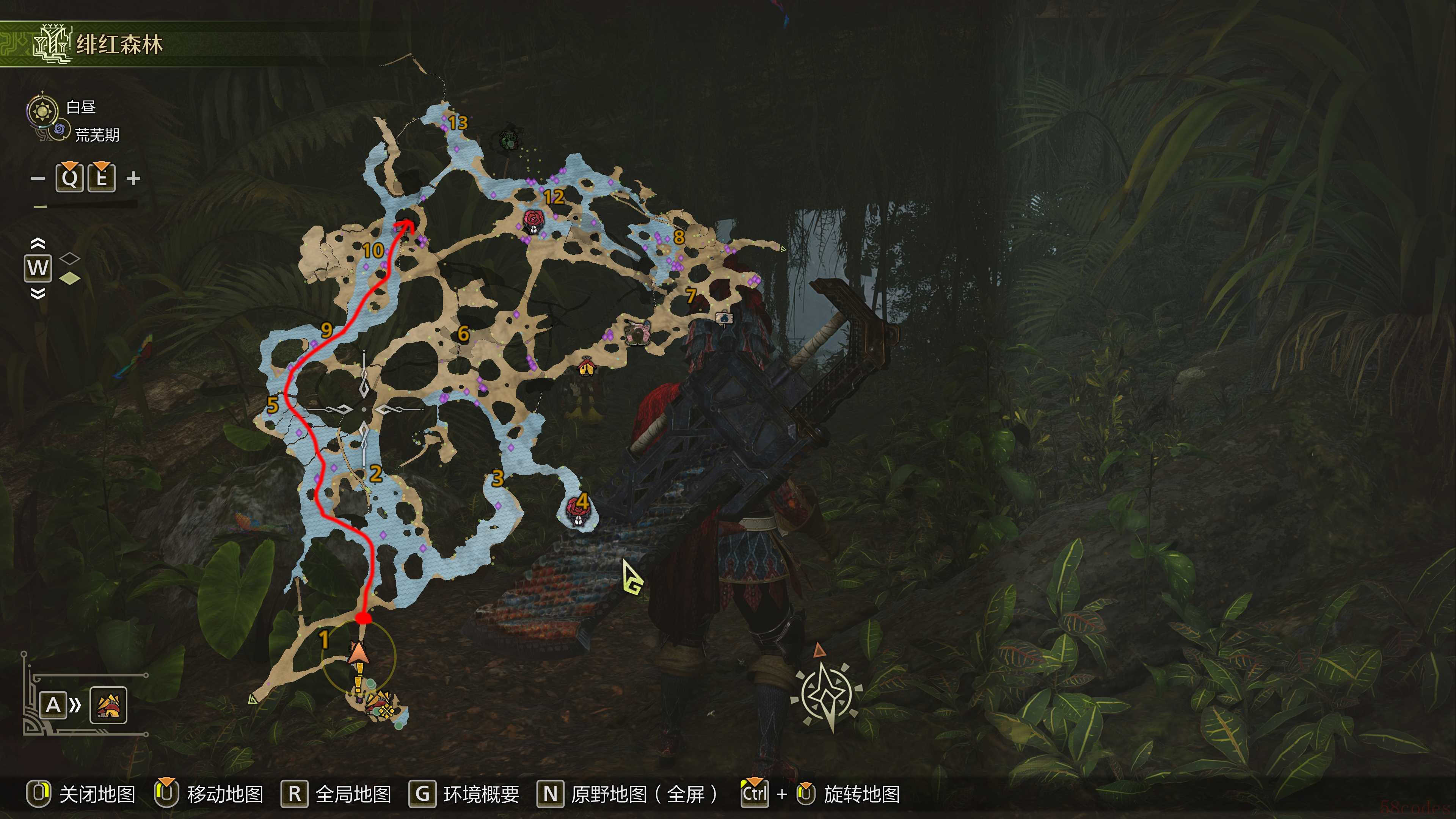Select the area 6 number marker
Screen dimensions: 1456x819
[463, 334]
